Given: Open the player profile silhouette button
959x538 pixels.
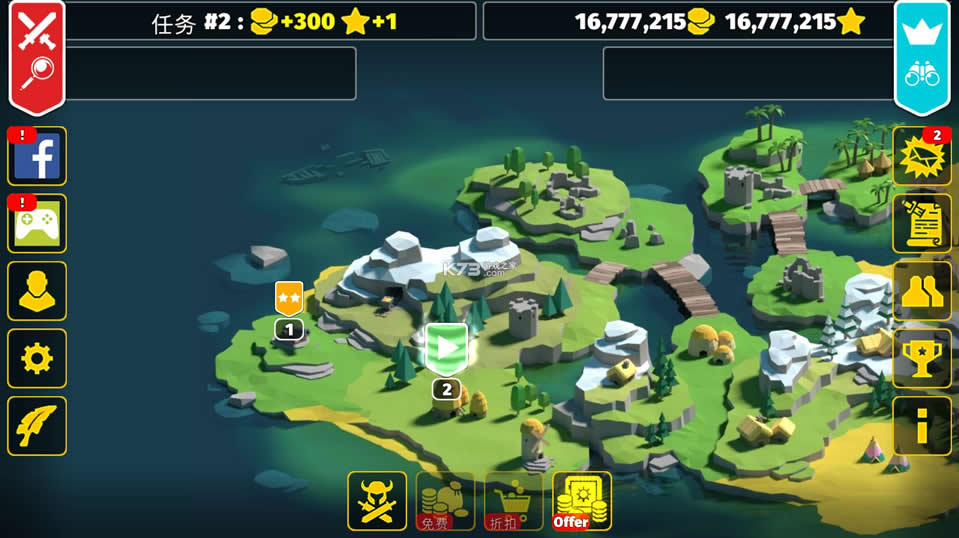Looking at the screenshot, I should click(x=37, y=291).
